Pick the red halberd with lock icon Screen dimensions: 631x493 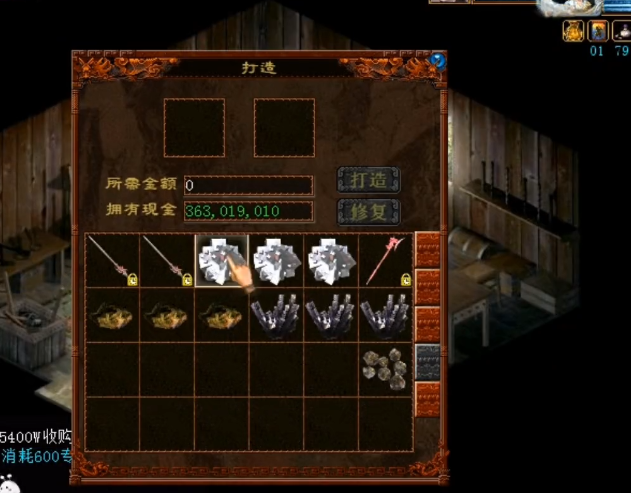[387, 261]
